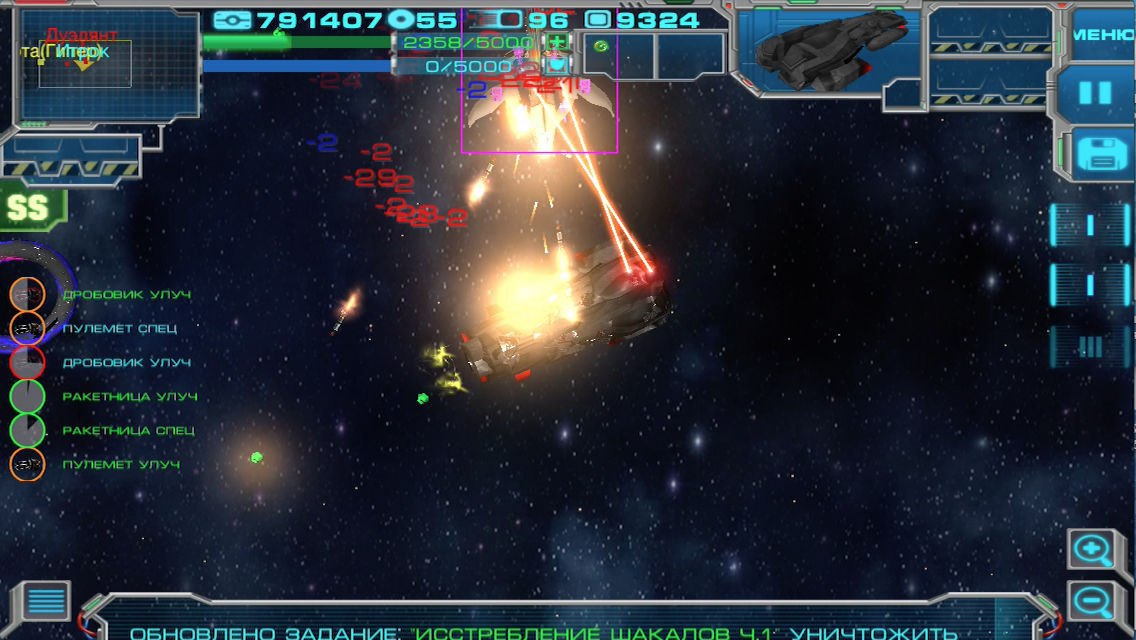Screen dimensions: 1136x640
Task: Activate the shield icon beside energy bar
Action: 555,66
